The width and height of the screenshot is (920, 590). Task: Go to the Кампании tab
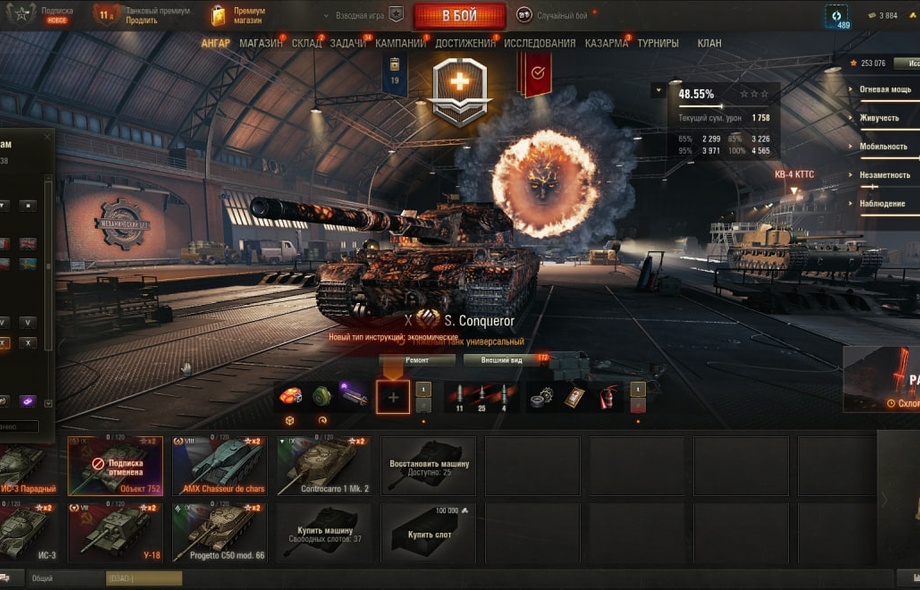400,43
